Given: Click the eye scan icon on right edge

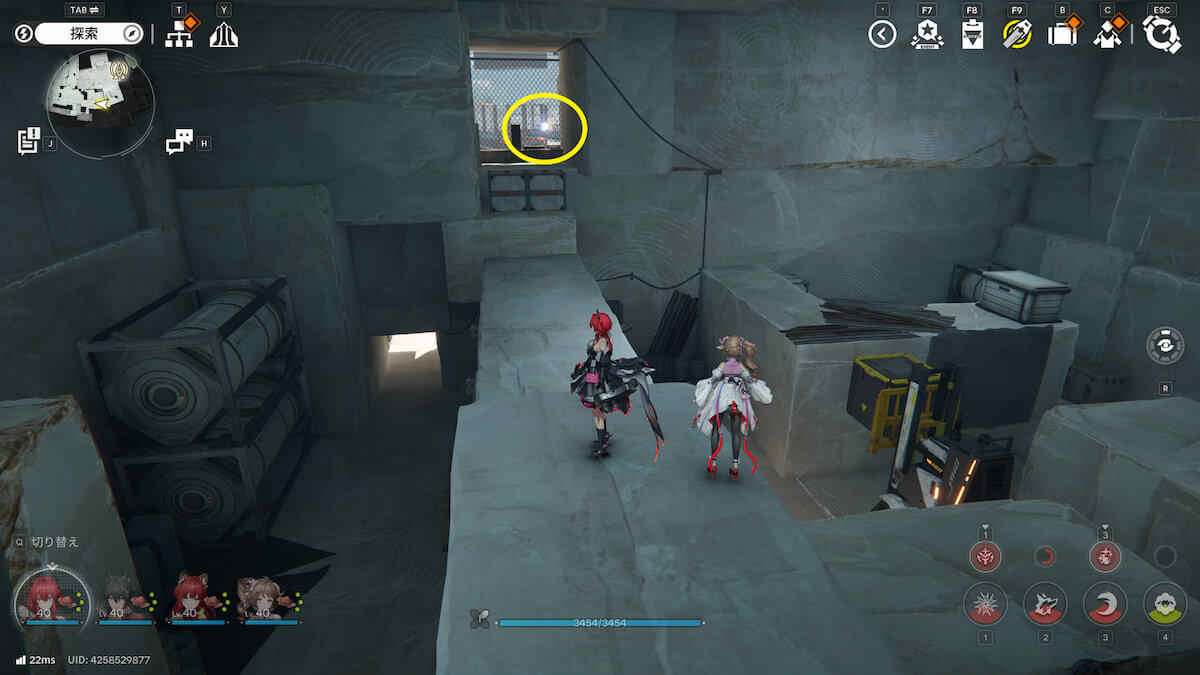Looking at the screenshot, I should point(1165,345).
